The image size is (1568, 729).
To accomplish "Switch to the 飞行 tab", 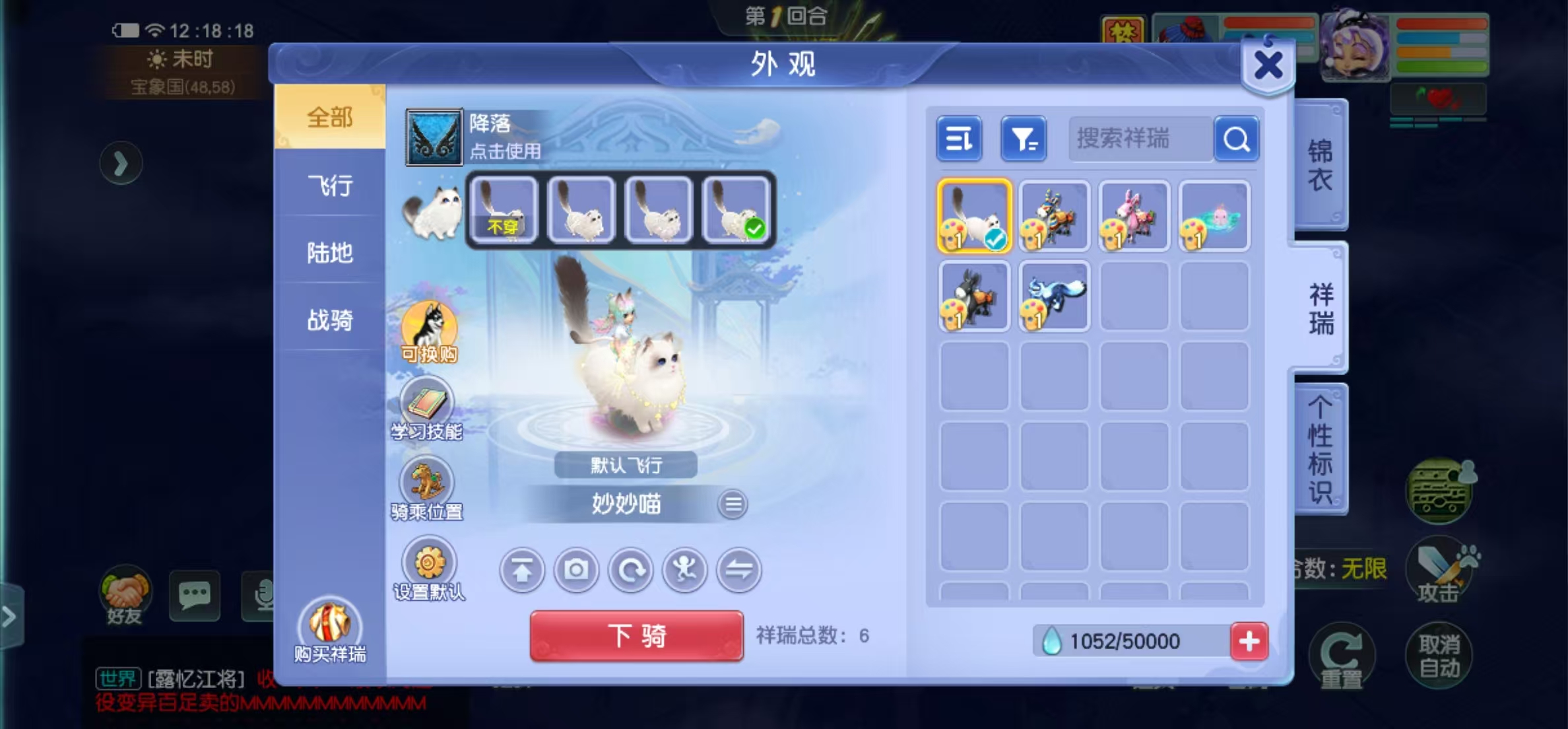I will click(x=328, y=186).
